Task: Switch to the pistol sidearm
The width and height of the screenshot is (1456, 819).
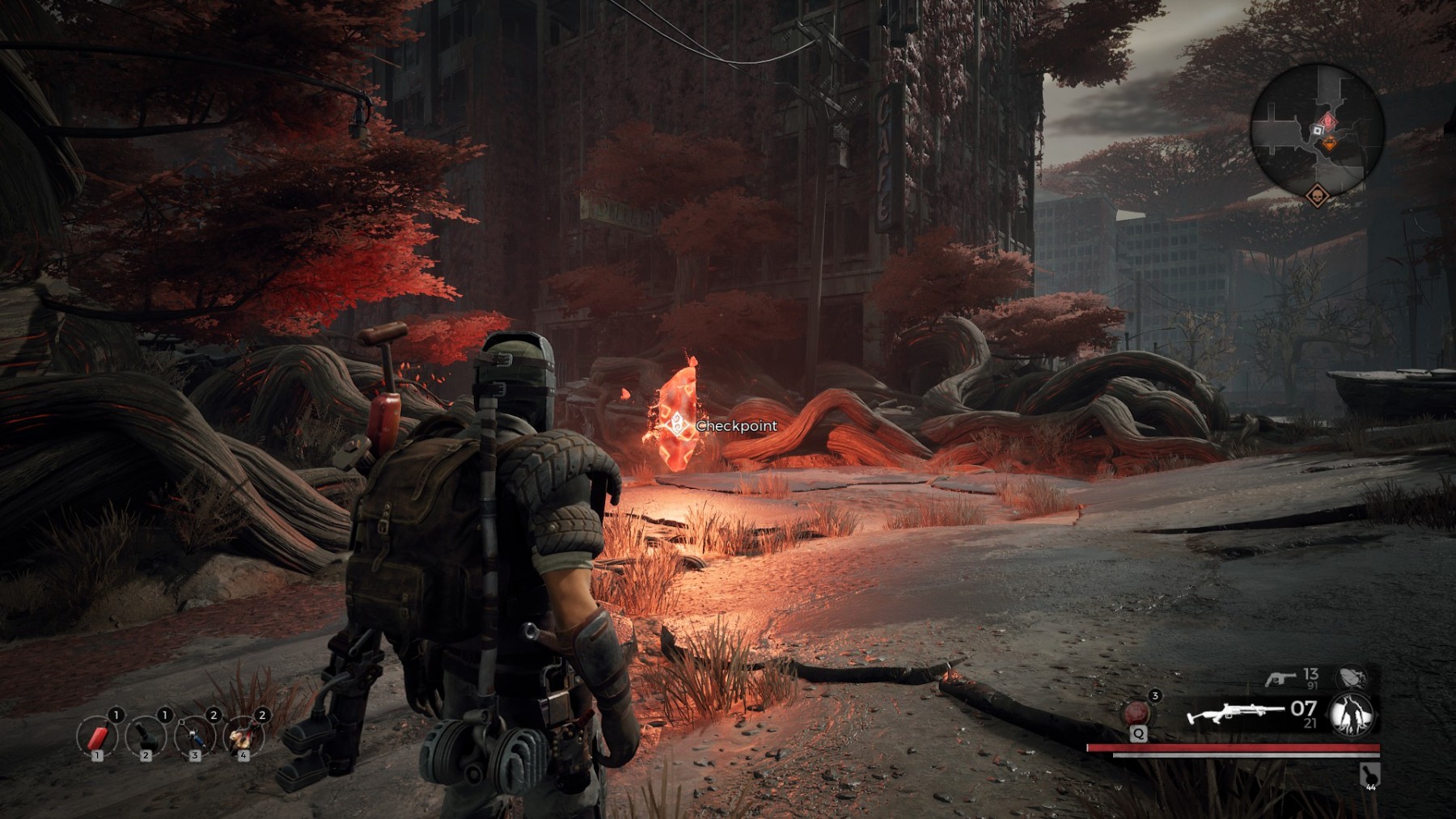Action: [x=1279, y=679]
